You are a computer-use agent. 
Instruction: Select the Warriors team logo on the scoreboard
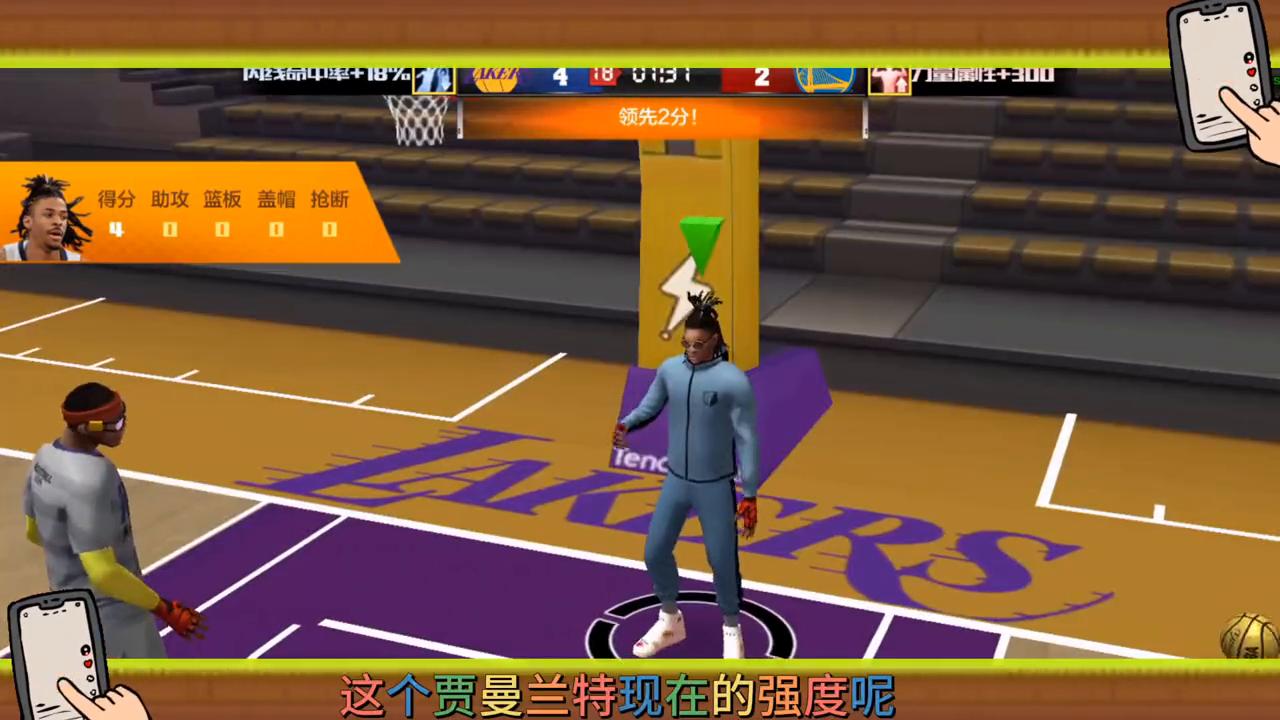coord(823,78)
